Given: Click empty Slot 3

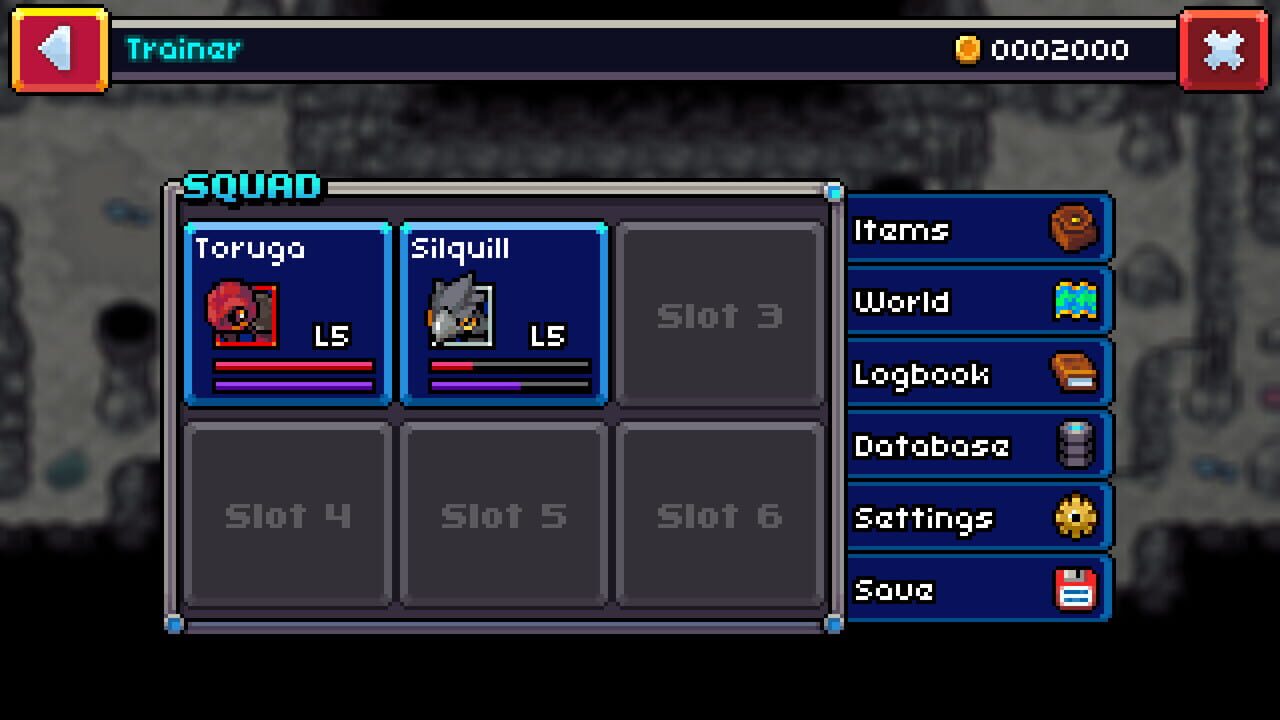Looking at the screenshot, I should pos(719,313).
